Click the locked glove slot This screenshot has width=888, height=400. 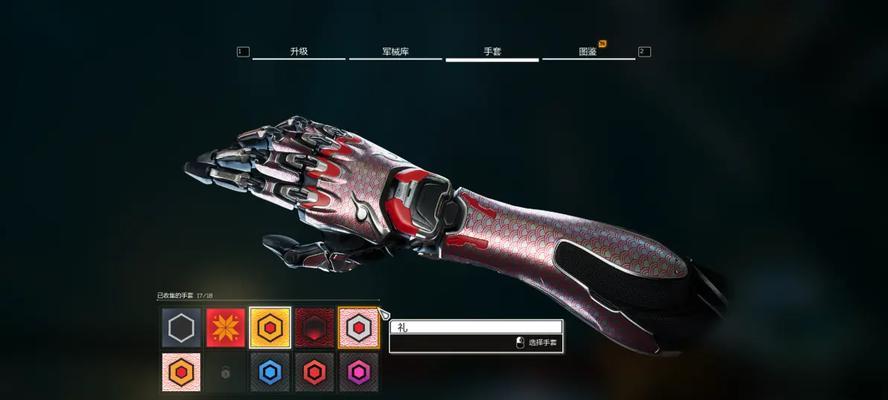click(225, 372)
